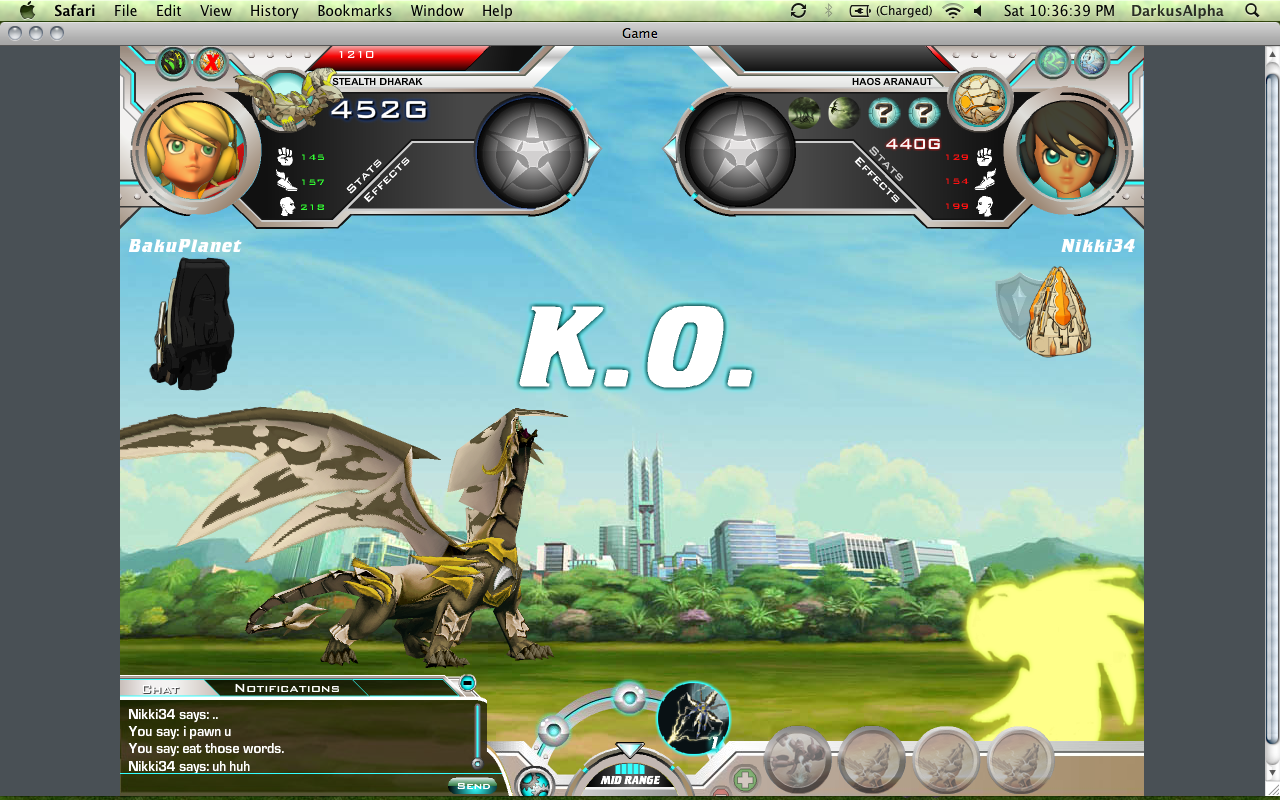Image resolution: width=1280 pixels, height=800 pixels.
Task: Minimize the chat panel
Action: pyautogui.click(x=467, y=683)
